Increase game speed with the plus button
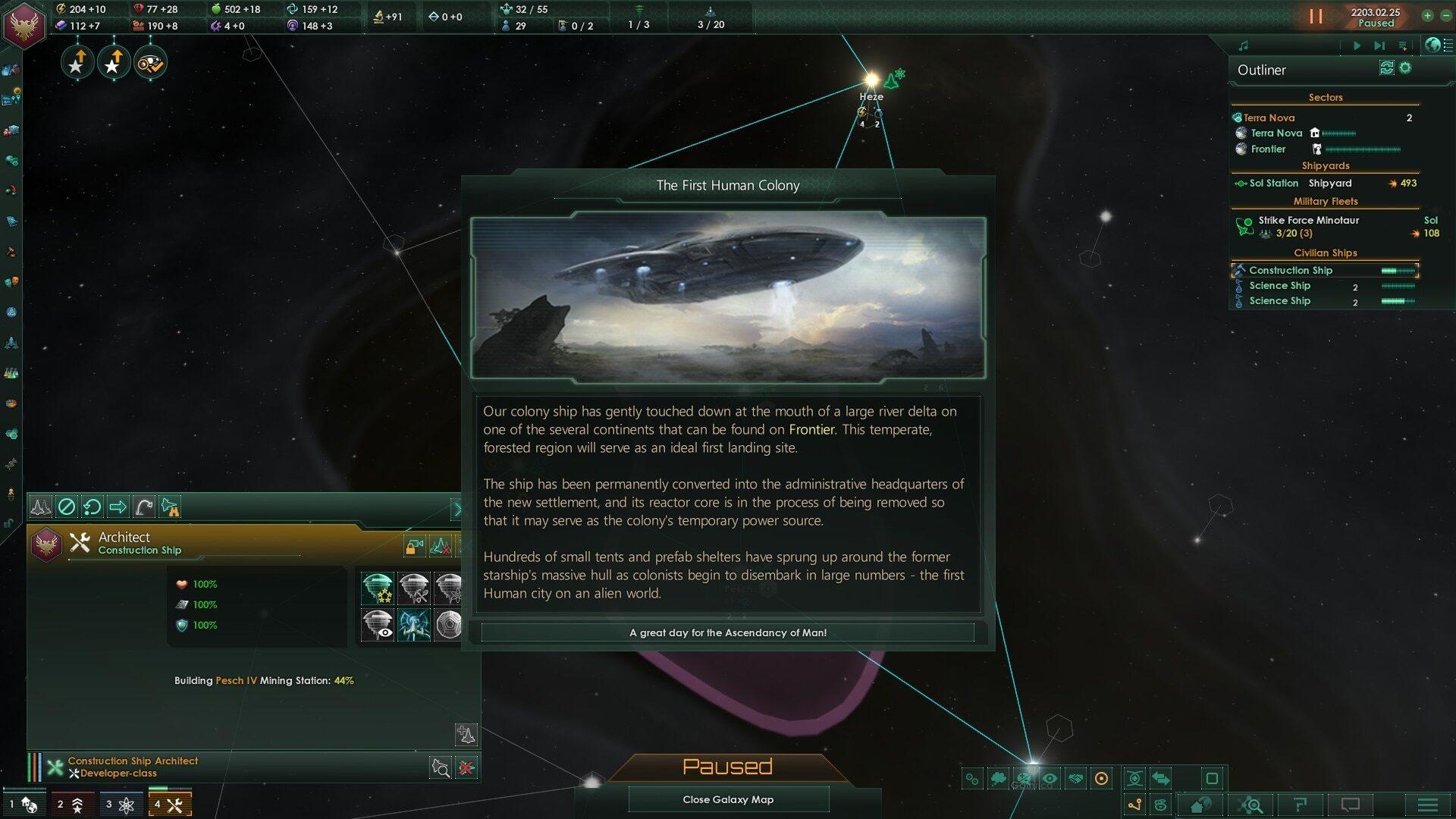Viewport: 1456px width, 819px height. (x=1426, y=15)
